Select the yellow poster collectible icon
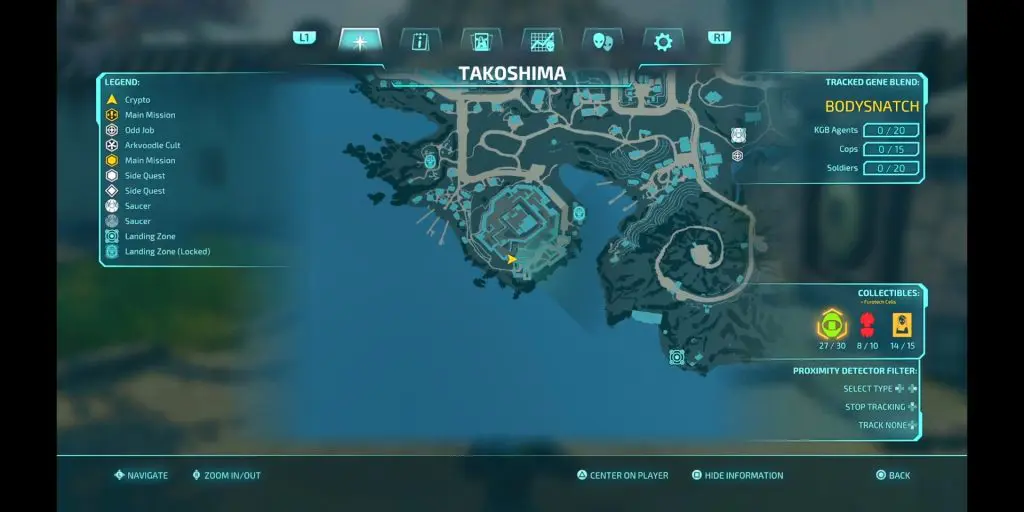Screen dimensions: 1024x512 [902, 325]
